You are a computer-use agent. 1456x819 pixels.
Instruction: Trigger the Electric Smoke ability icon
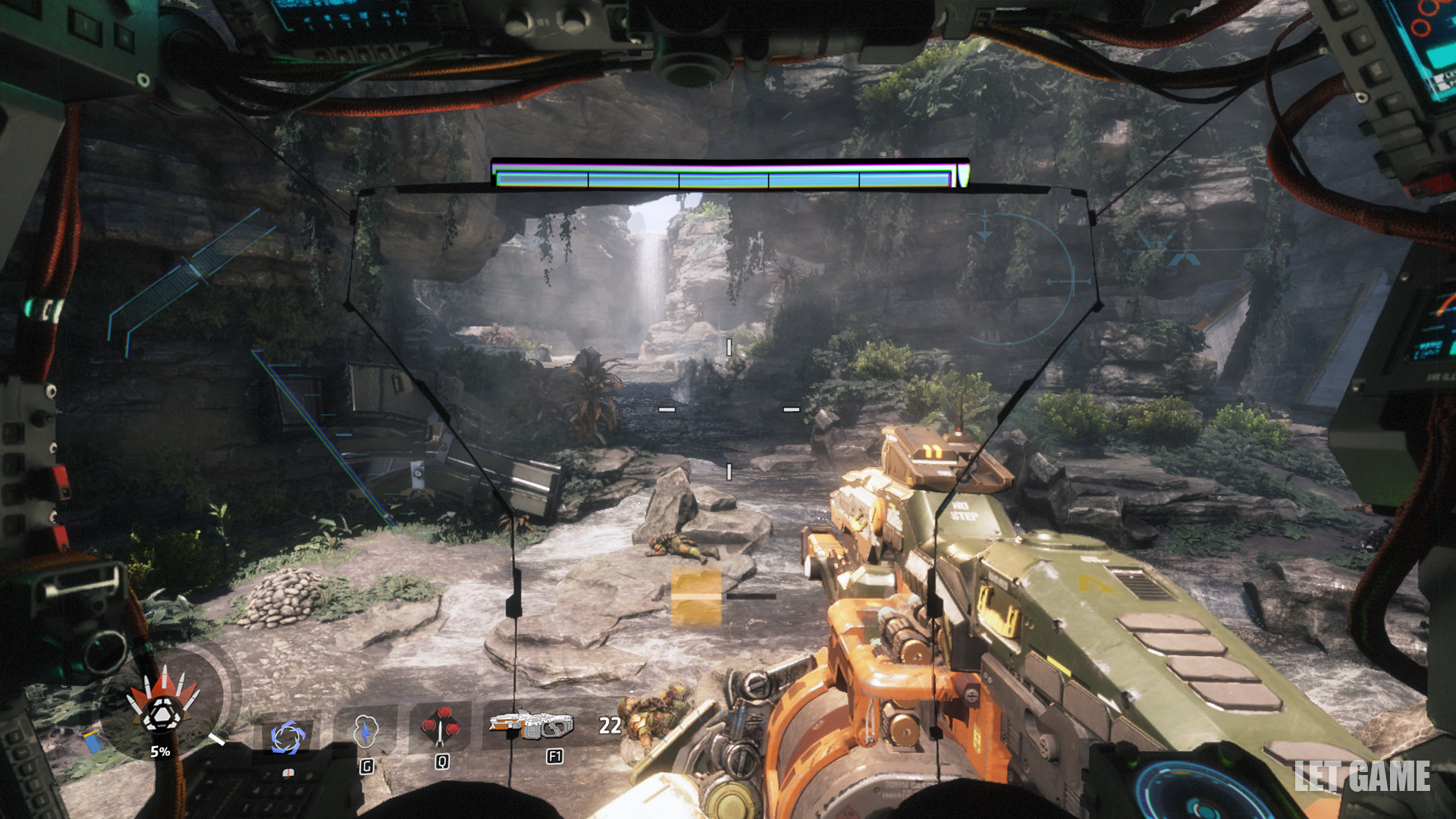tap(366, 732)
